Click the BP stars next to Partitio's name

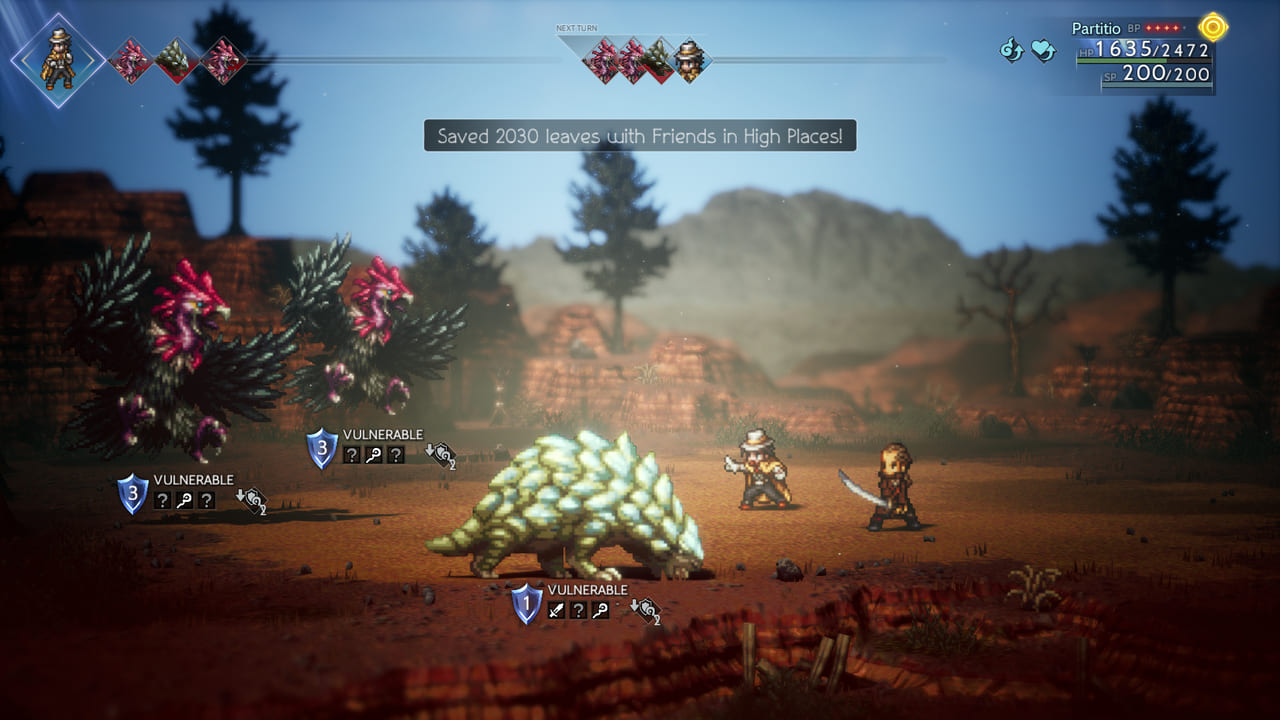pyautogui.click(x=1162, y=28)
